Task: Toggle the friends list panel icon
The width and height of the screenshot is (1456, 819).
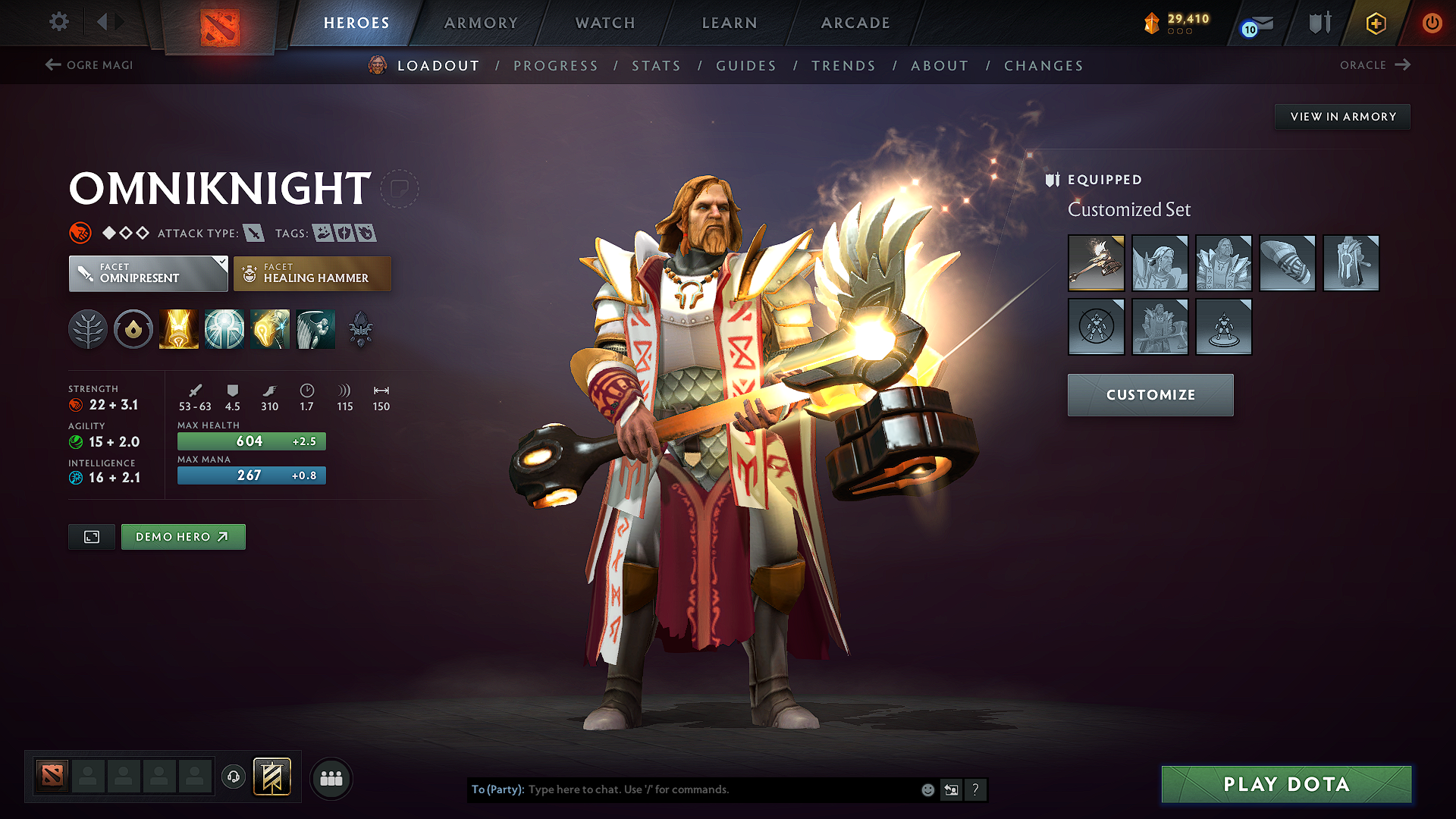Action: 331,777
